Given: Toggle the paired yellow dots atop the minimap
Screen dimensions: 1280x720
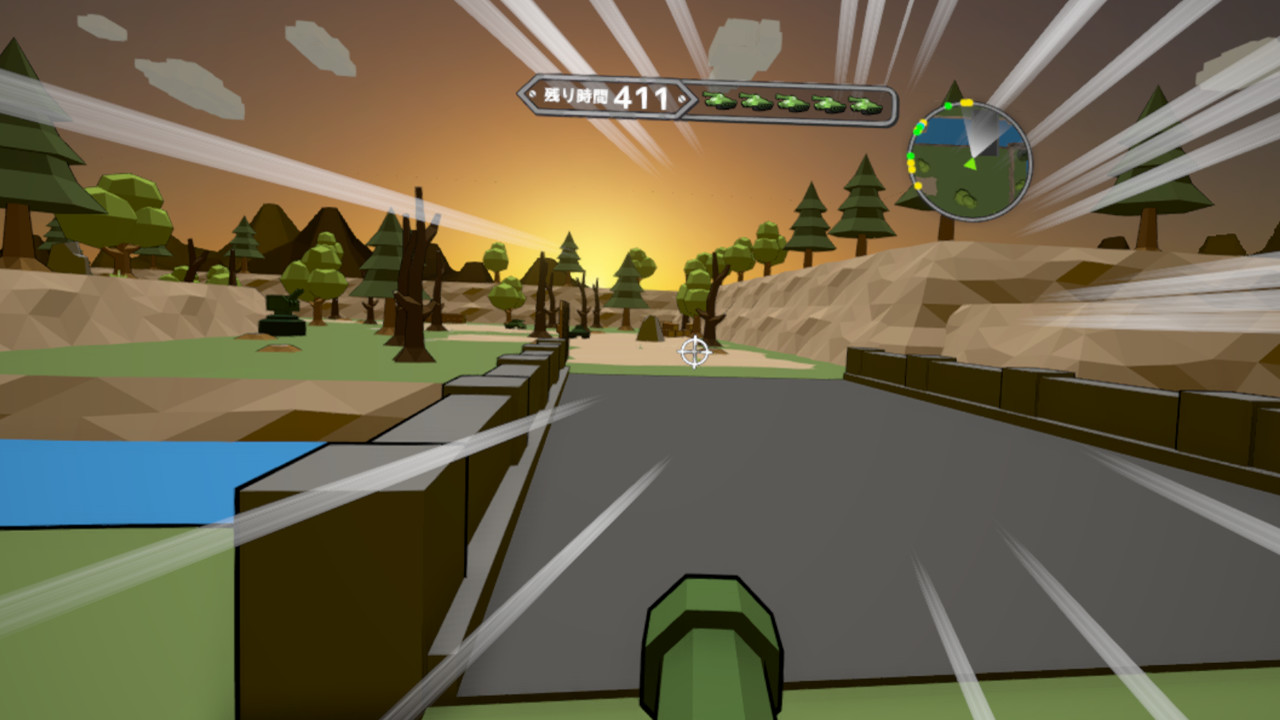Looking at the screenshot, I should click(x=967, y=102).
